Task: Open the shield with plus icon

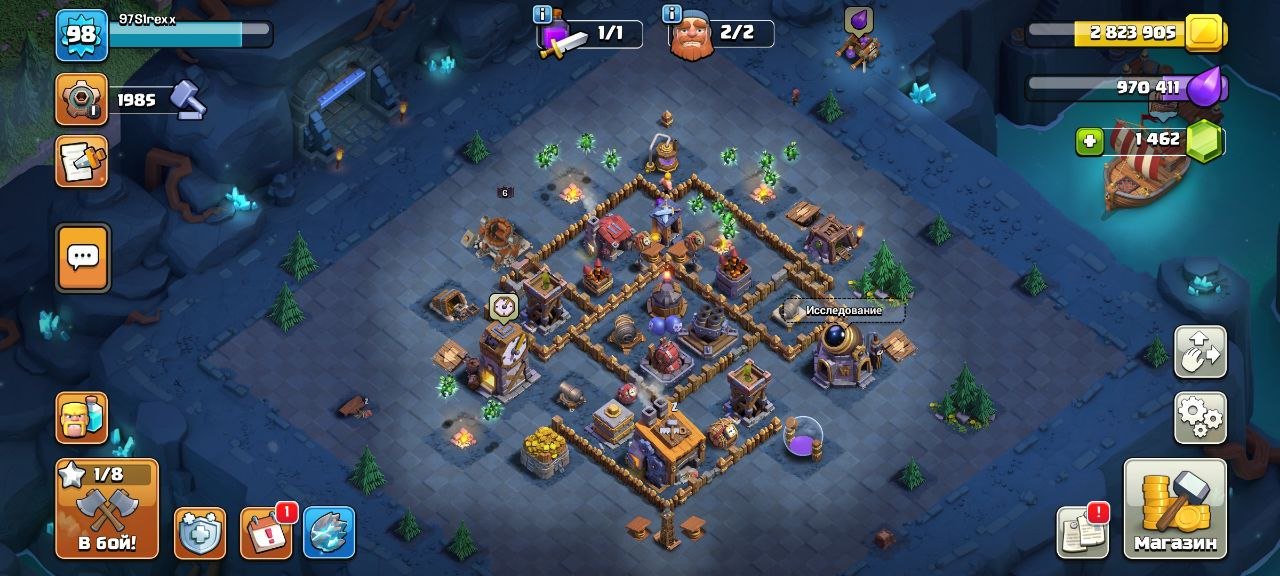Action: (200, 532)
